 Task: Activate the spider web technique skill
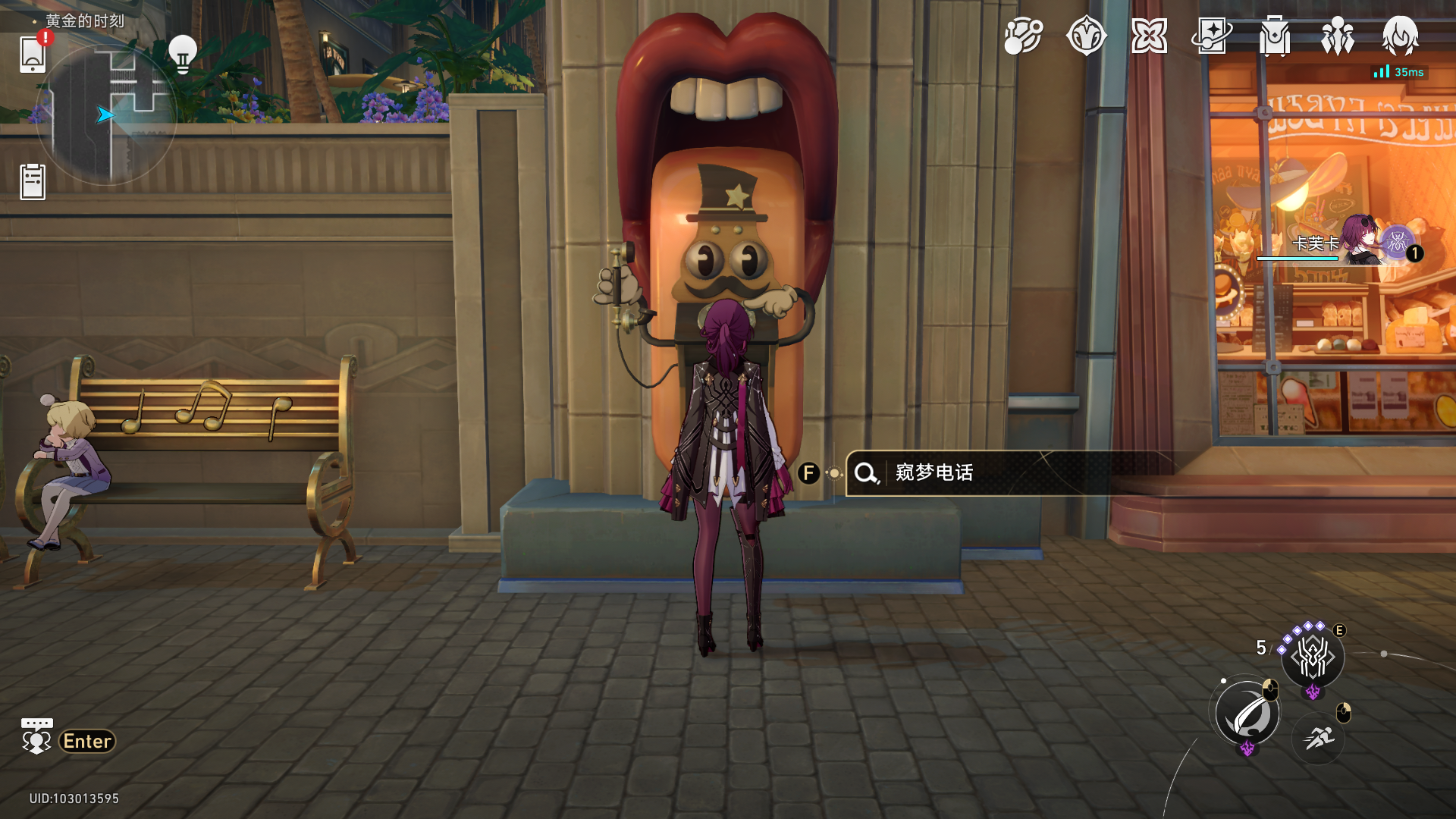click(x=1313, y=657)
